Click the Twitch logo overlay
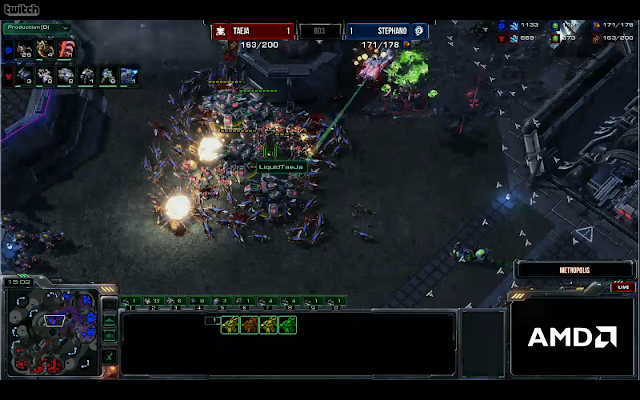Screen dimensions: 640x400 (19, 11)
